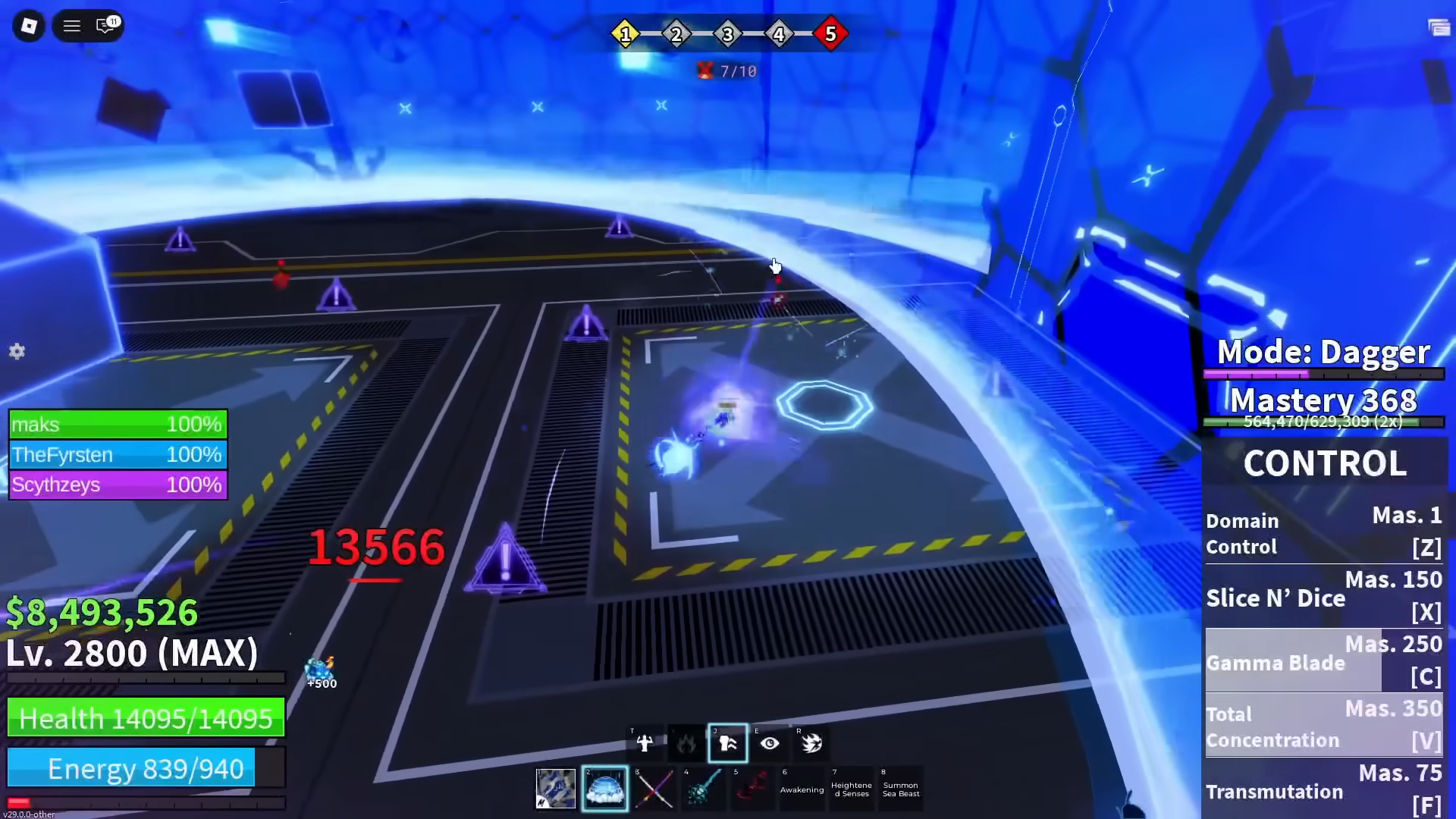Choose the Total Concentration skill entry

click(x=1324, y=726)
